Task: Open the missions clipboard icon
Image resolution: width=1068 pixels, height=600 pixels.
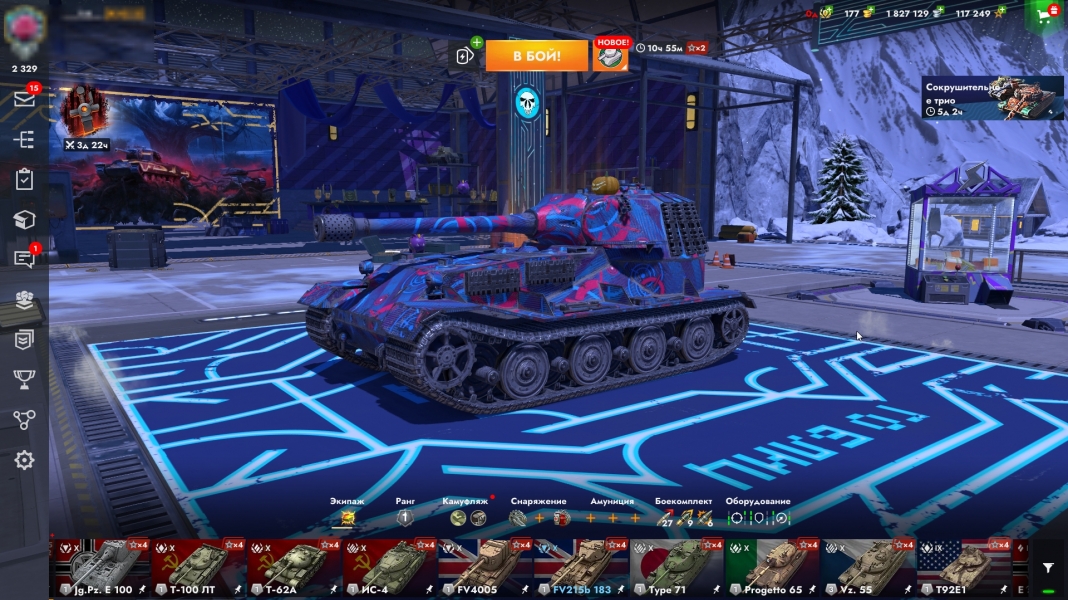Action: [24, 180]
